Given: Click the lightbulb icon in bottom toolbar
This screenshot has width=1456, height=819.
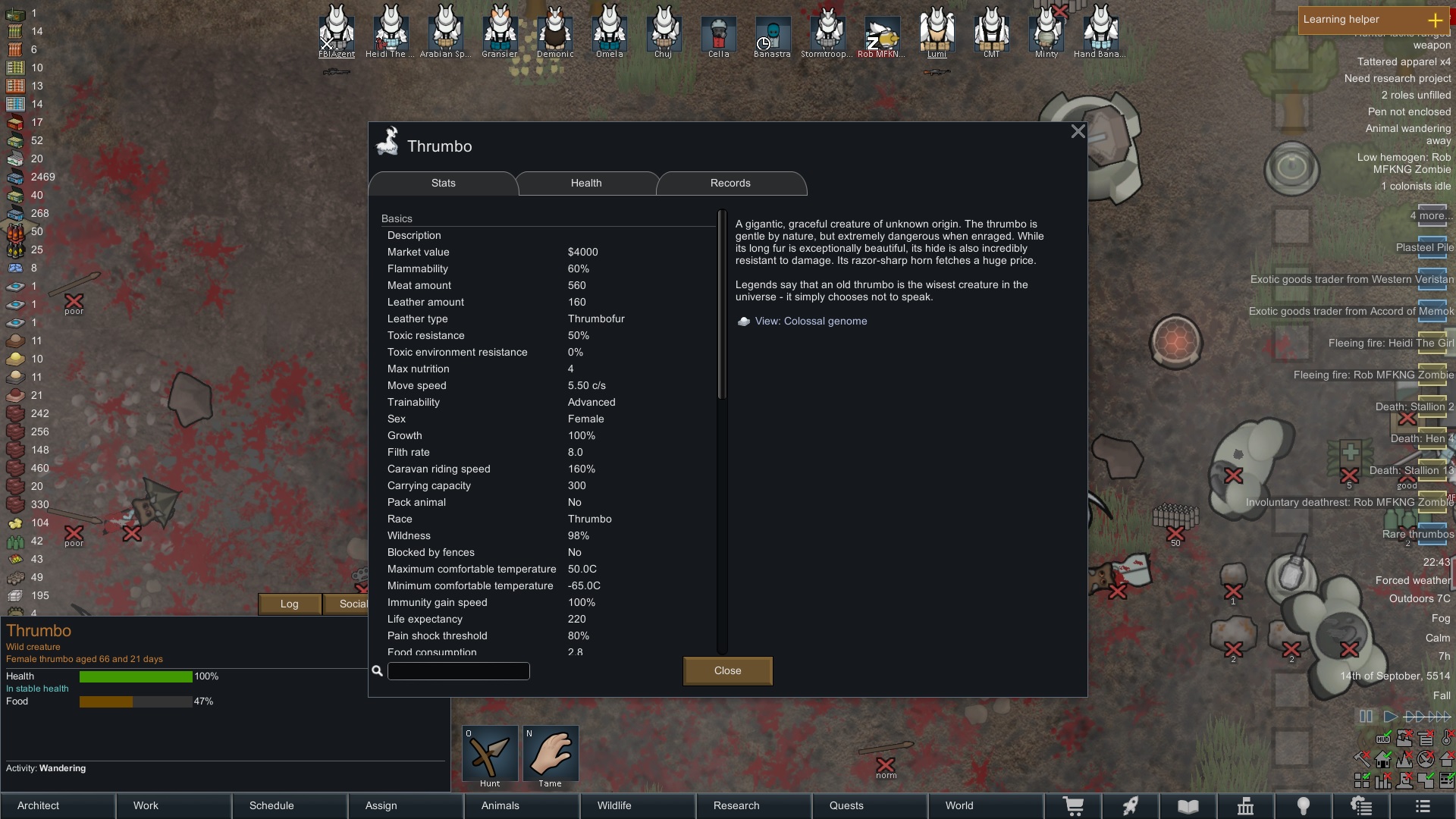Looking at the screenshot, I should (1304, 806).
